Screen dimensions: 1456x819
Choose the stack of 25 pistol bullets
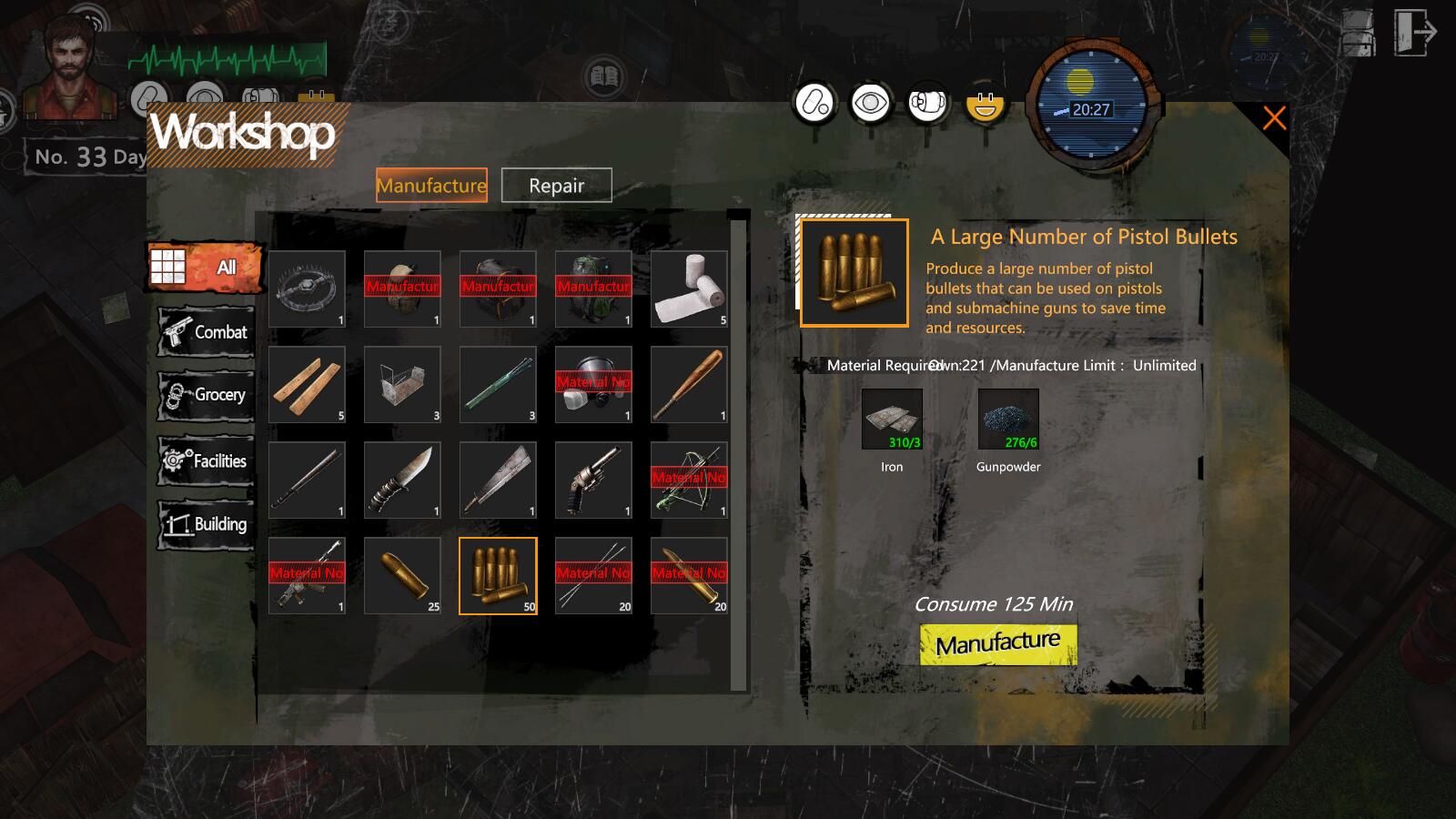pos(402,576)
